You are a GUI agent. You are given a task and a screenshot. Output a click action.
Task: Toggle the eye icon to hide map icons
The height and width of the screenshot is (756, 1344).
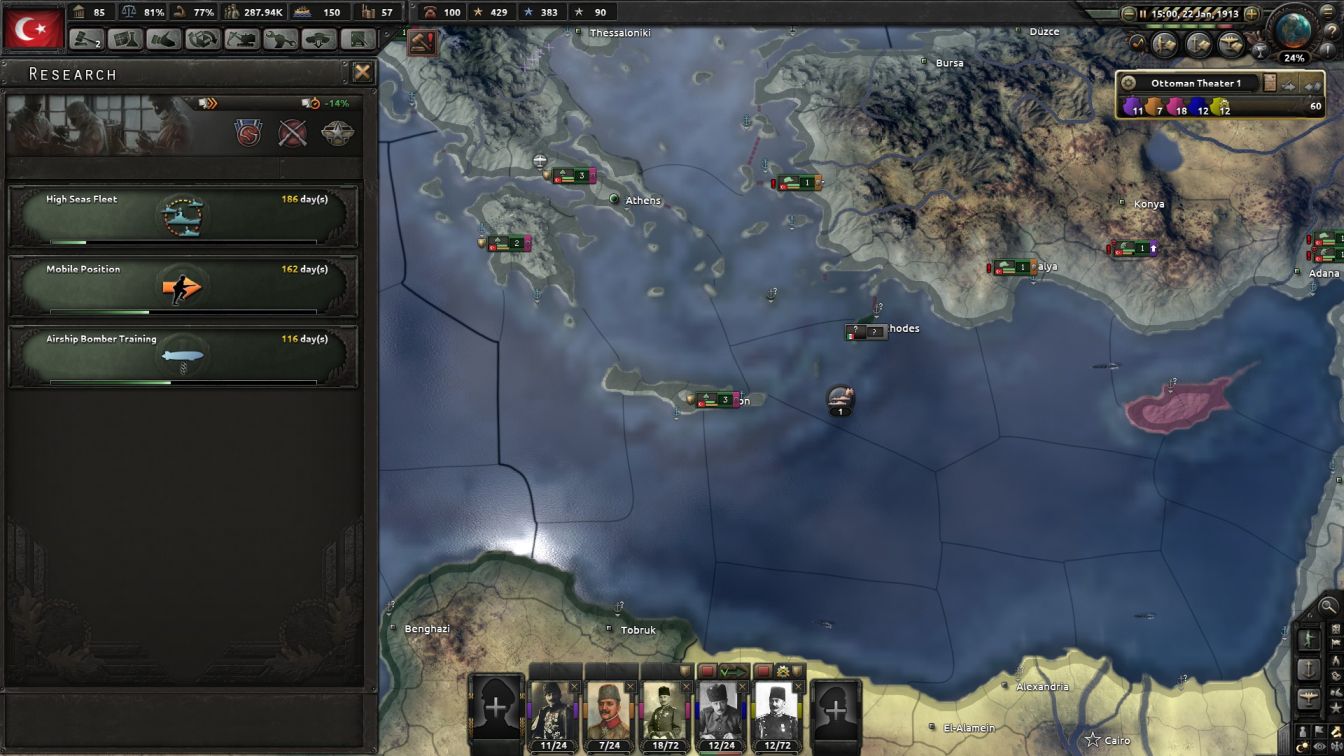pos(1319,745)
